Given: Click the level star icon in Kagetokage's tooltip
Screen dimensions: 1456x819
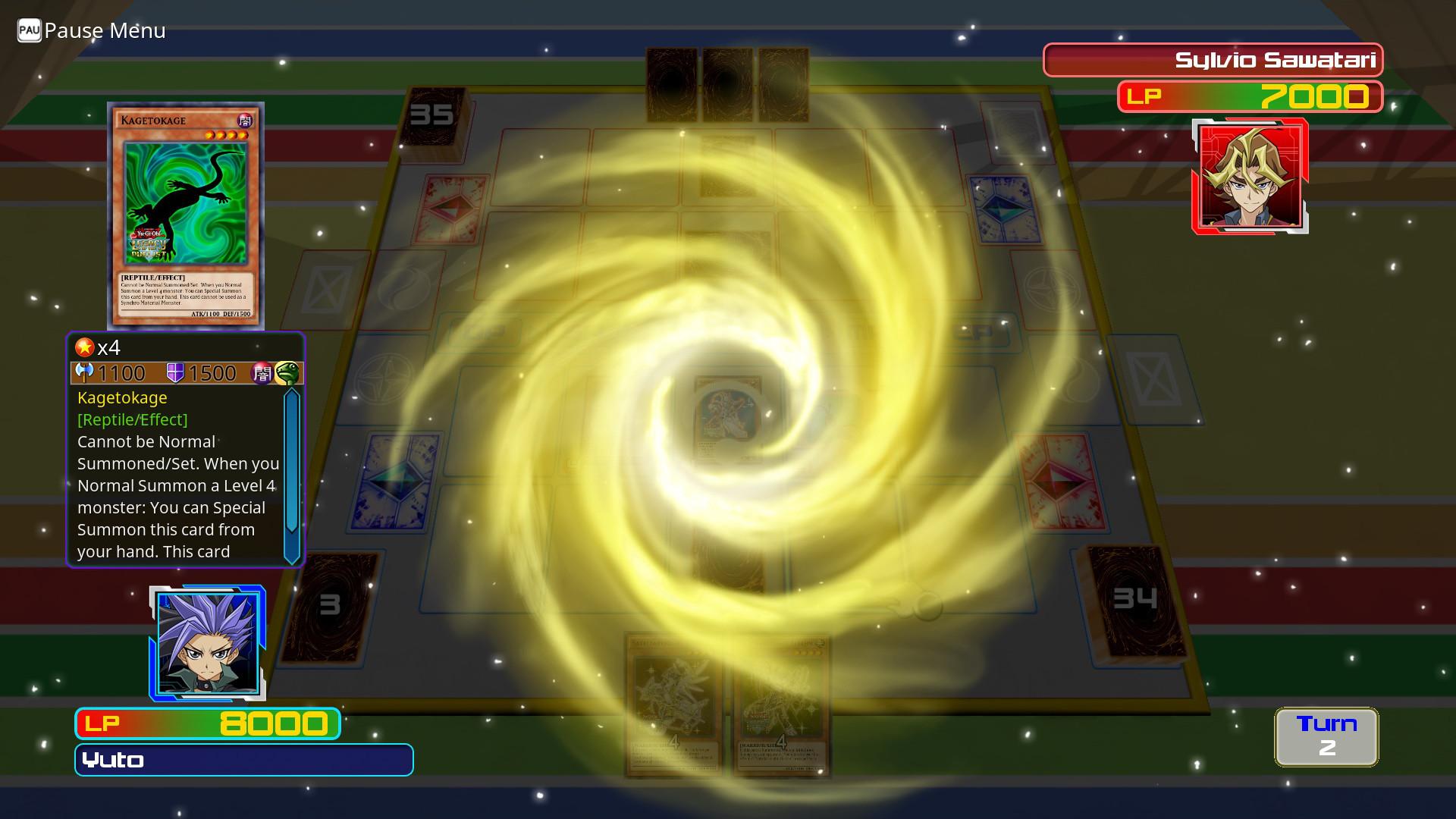Looking at the screenshot, I should click(x=83, y=348).
